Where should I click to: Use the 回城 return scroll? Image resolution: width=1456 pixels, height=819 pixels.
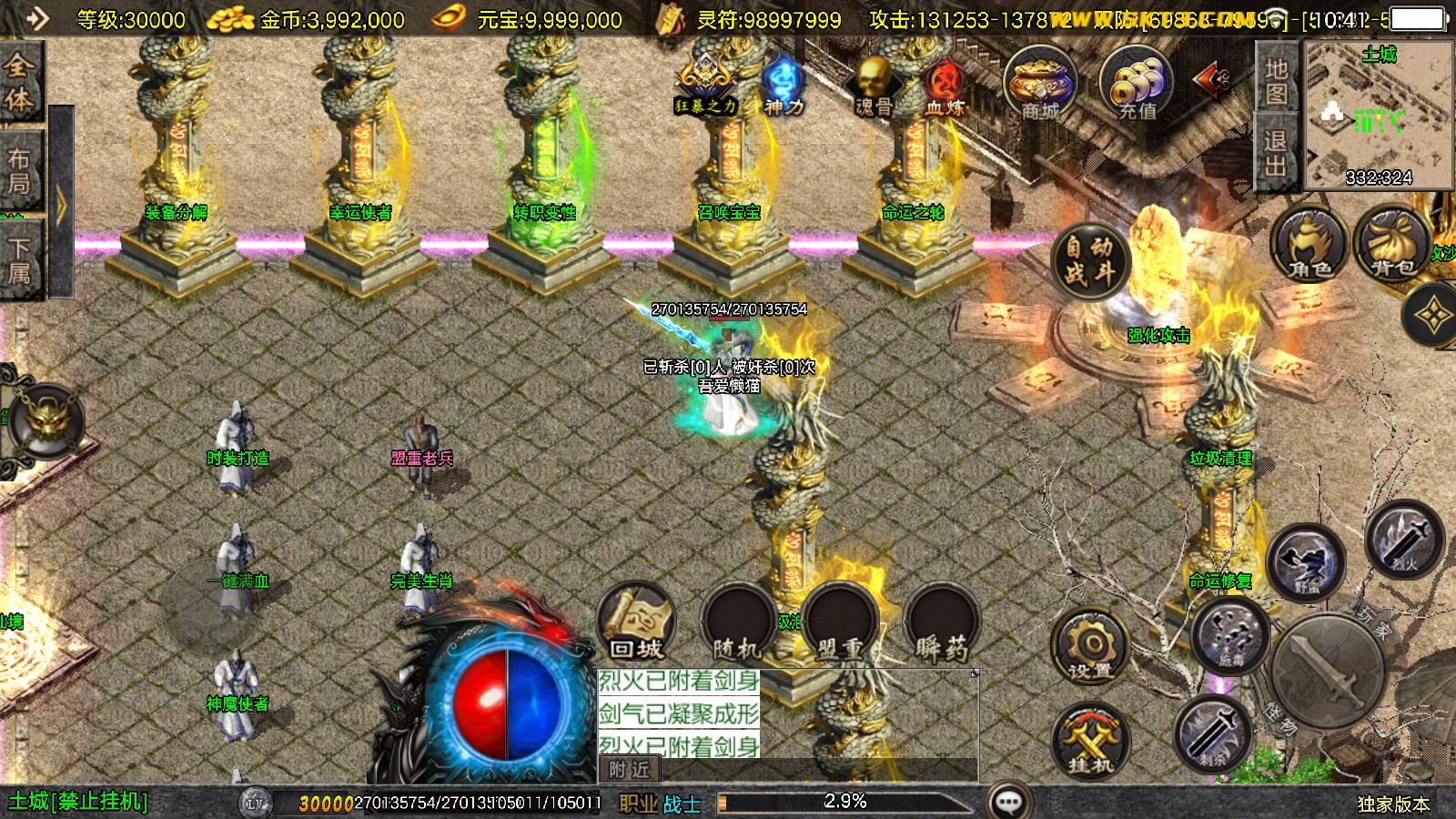click(x=636, y=622)
